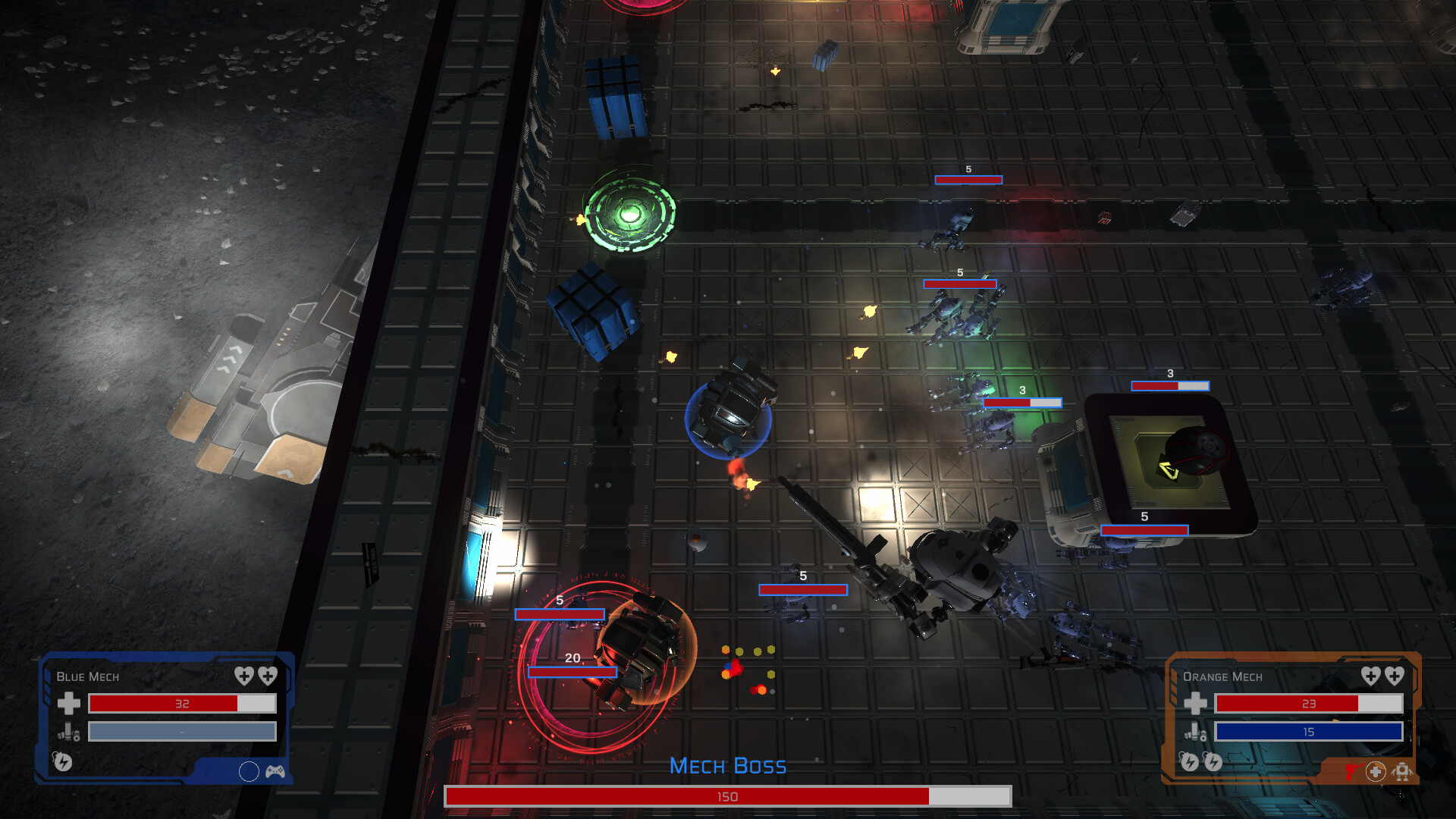Click the first heart icon for Blue Mech
Image resolution: width=1456 pixels, height=819 pixels.
[x=244, y=676]
